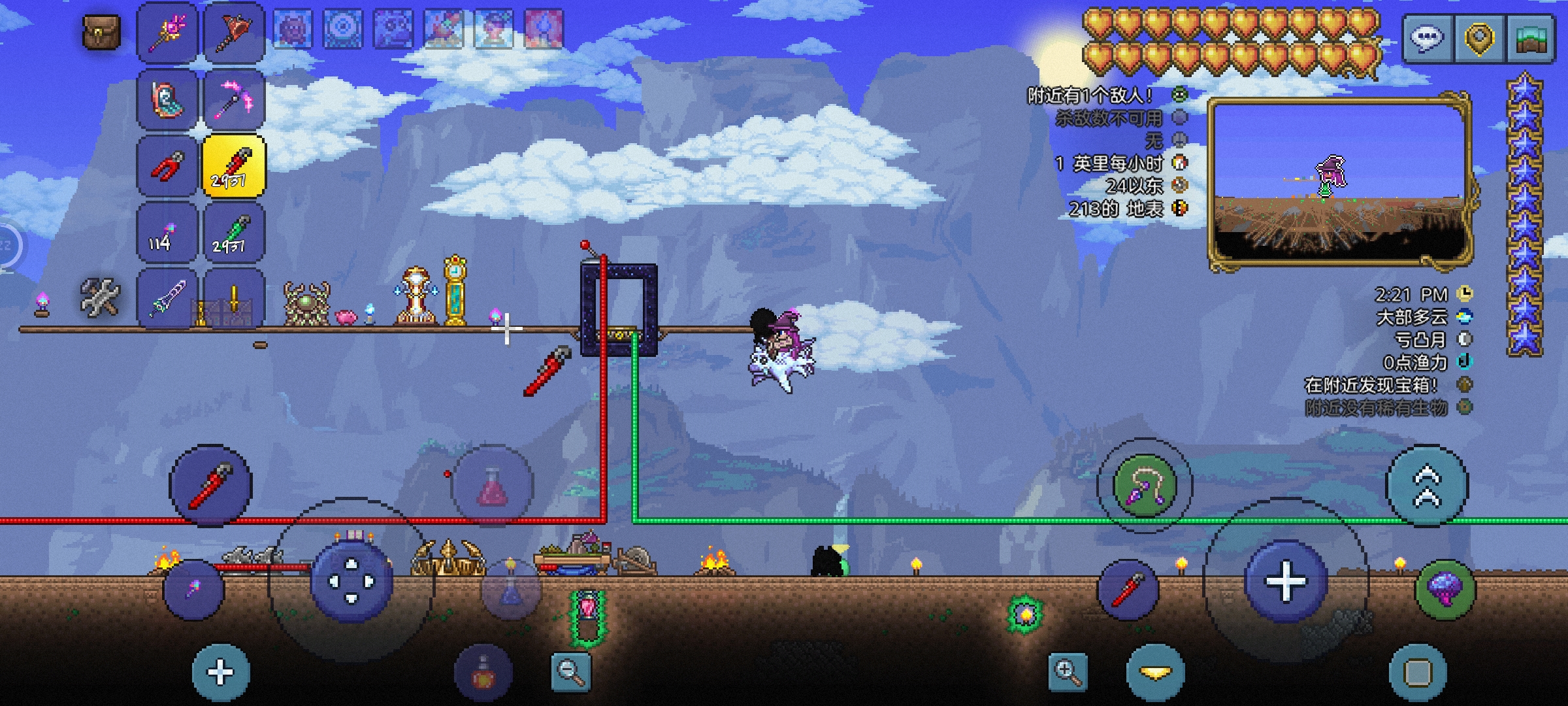Select the pink pickaxe hotbar slot
Screen dimensions: 1568x706
tap(234, 99)
